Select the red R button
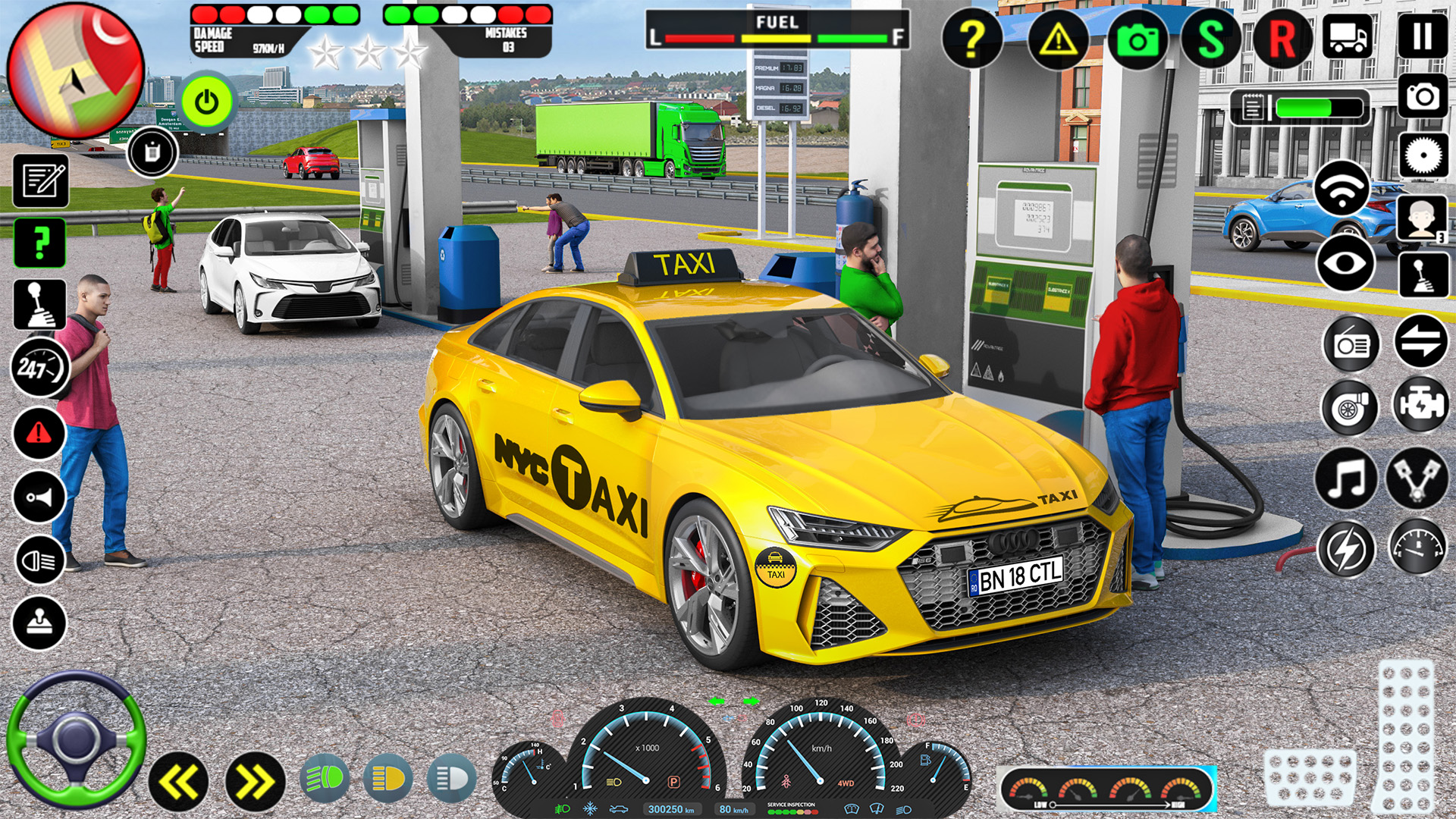This screenshot has height=819, width=1456. click(x=1282, y=38)
